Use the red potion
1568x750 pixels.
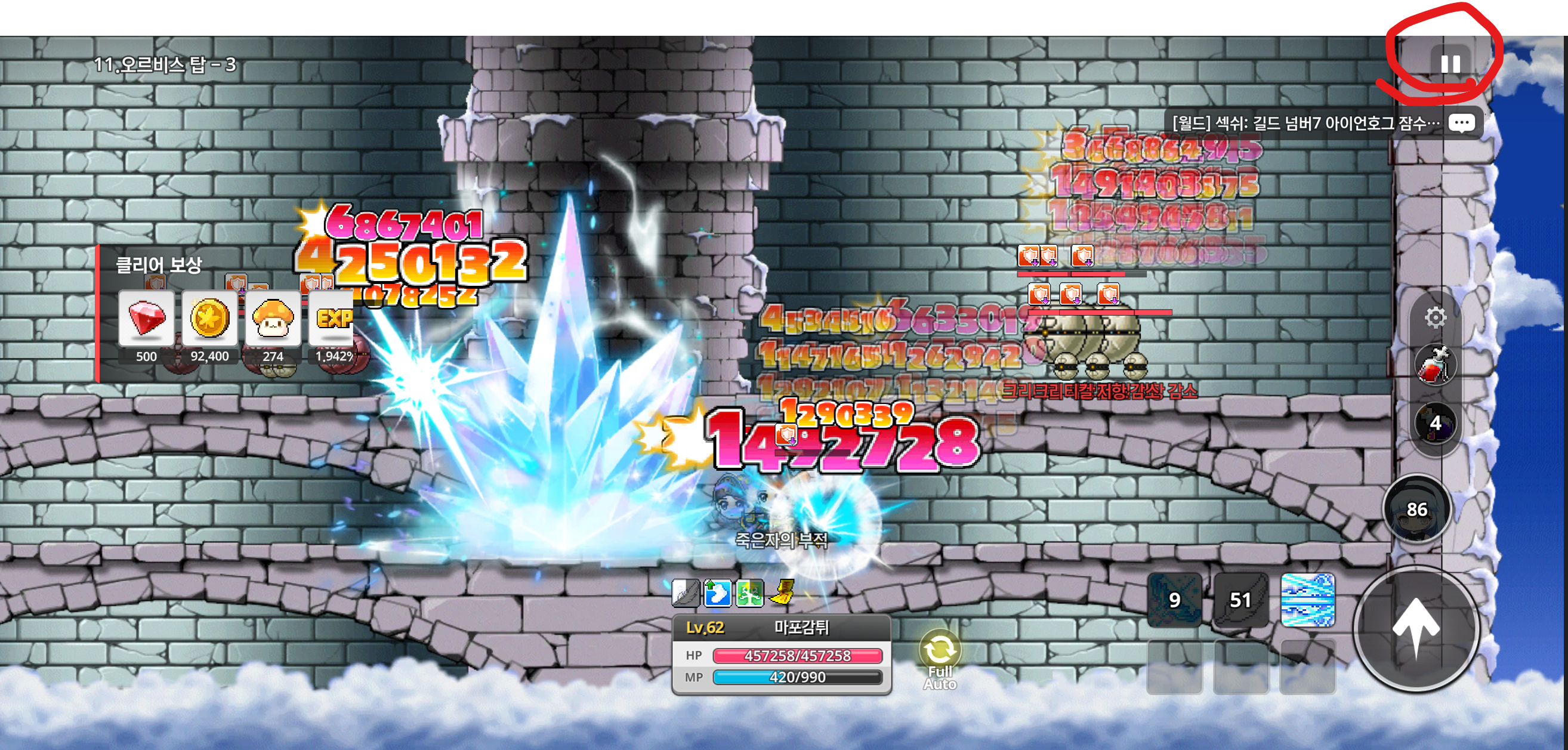(x=1436, y=366)
